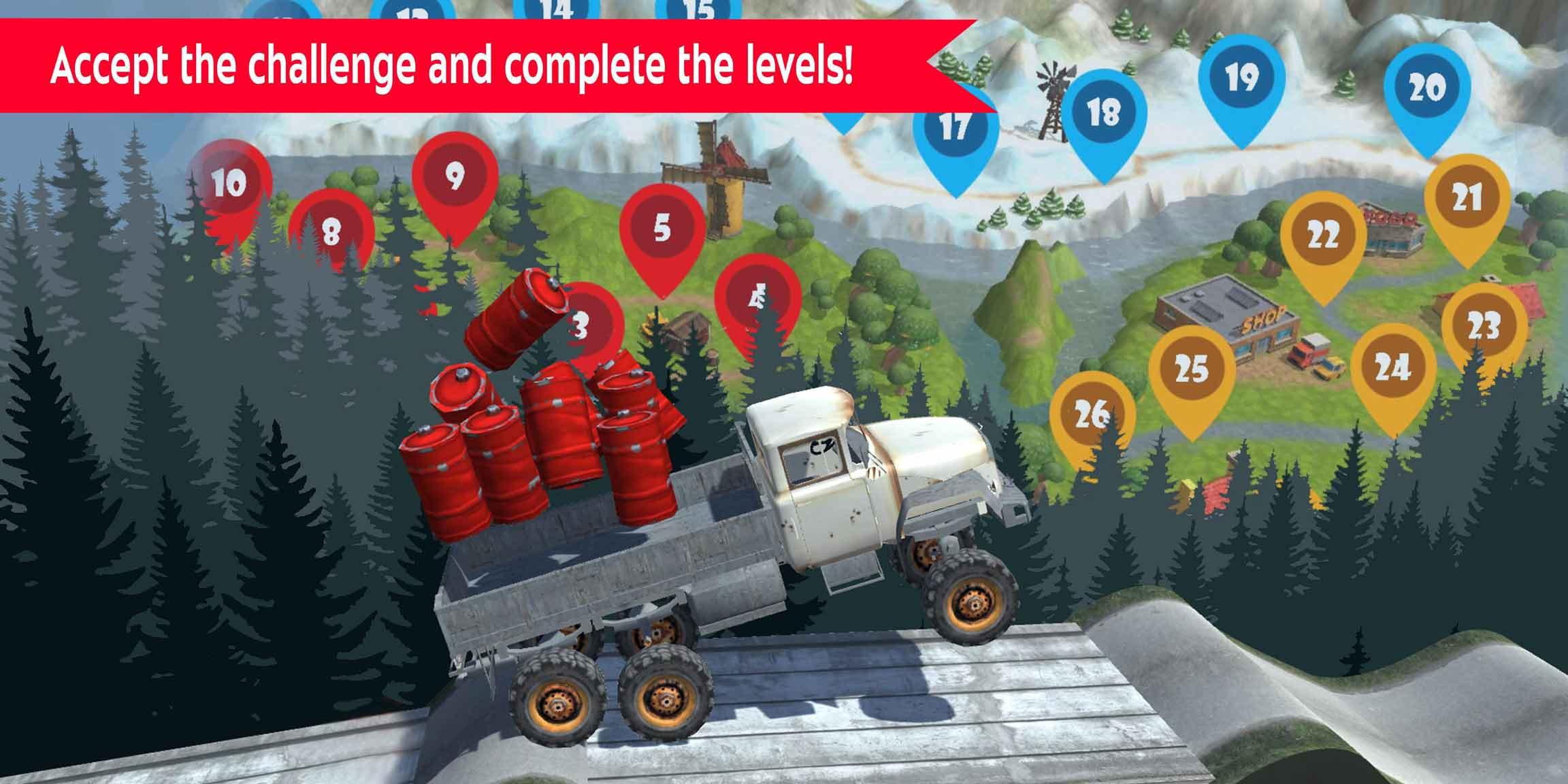Select level 20 blue pin
This screenshot has height=784, width=1568.
1429,87
